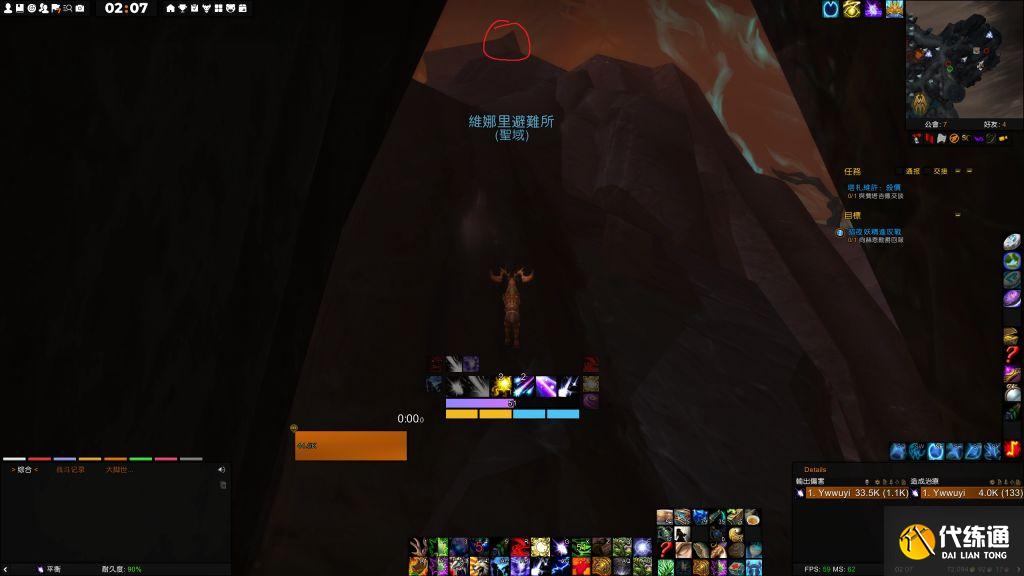The image size is (1024, 576).
Task: Click the red question mark icon on right bar
Action: pos(1012,355)
